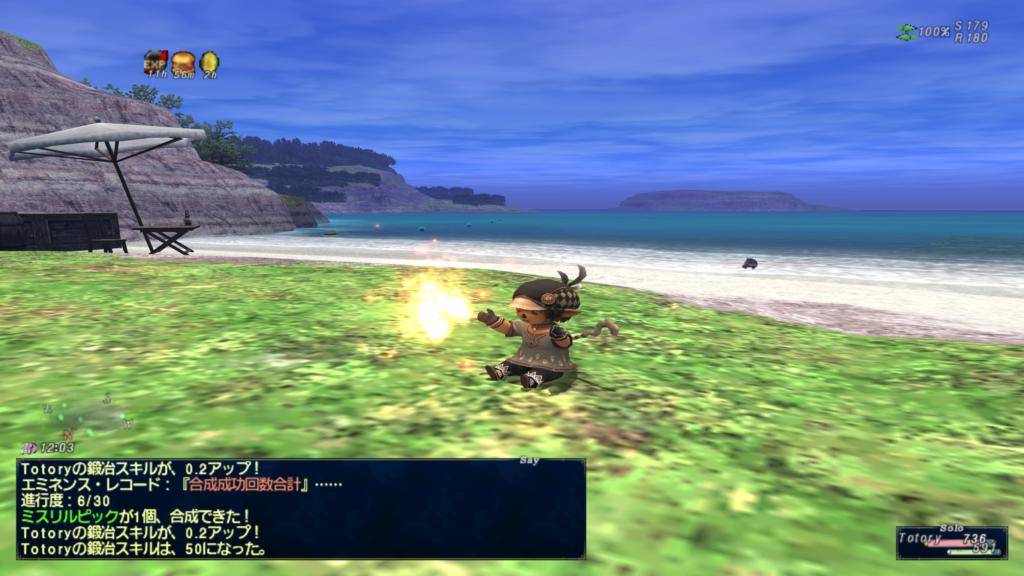Click the EXP bonus status icon
The width and height of the screenshot is (1024, 576).
point(155,62)
